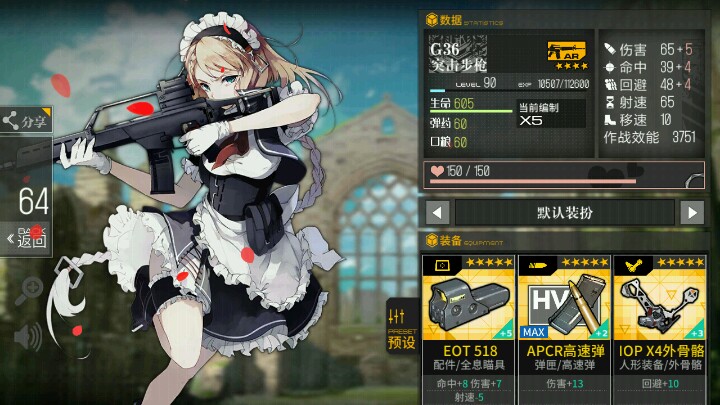720x405 pixels.
Task: Switch to the previous costume with left arrow
Action: [436, 212]
